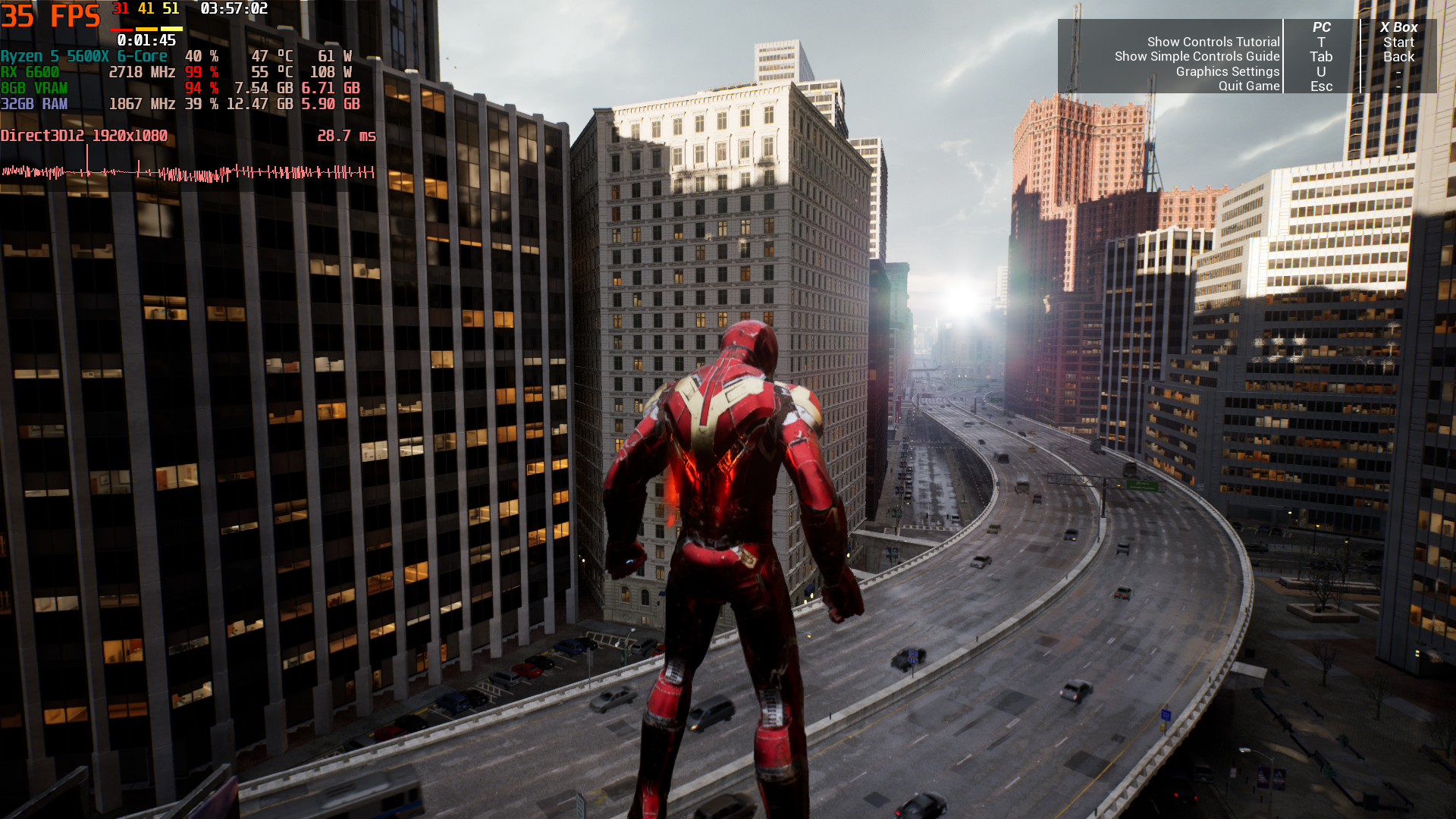Open Graphics Settings
This screenshot has width=1456, height=819.
pyautogui.click(x=1227, y=71)
